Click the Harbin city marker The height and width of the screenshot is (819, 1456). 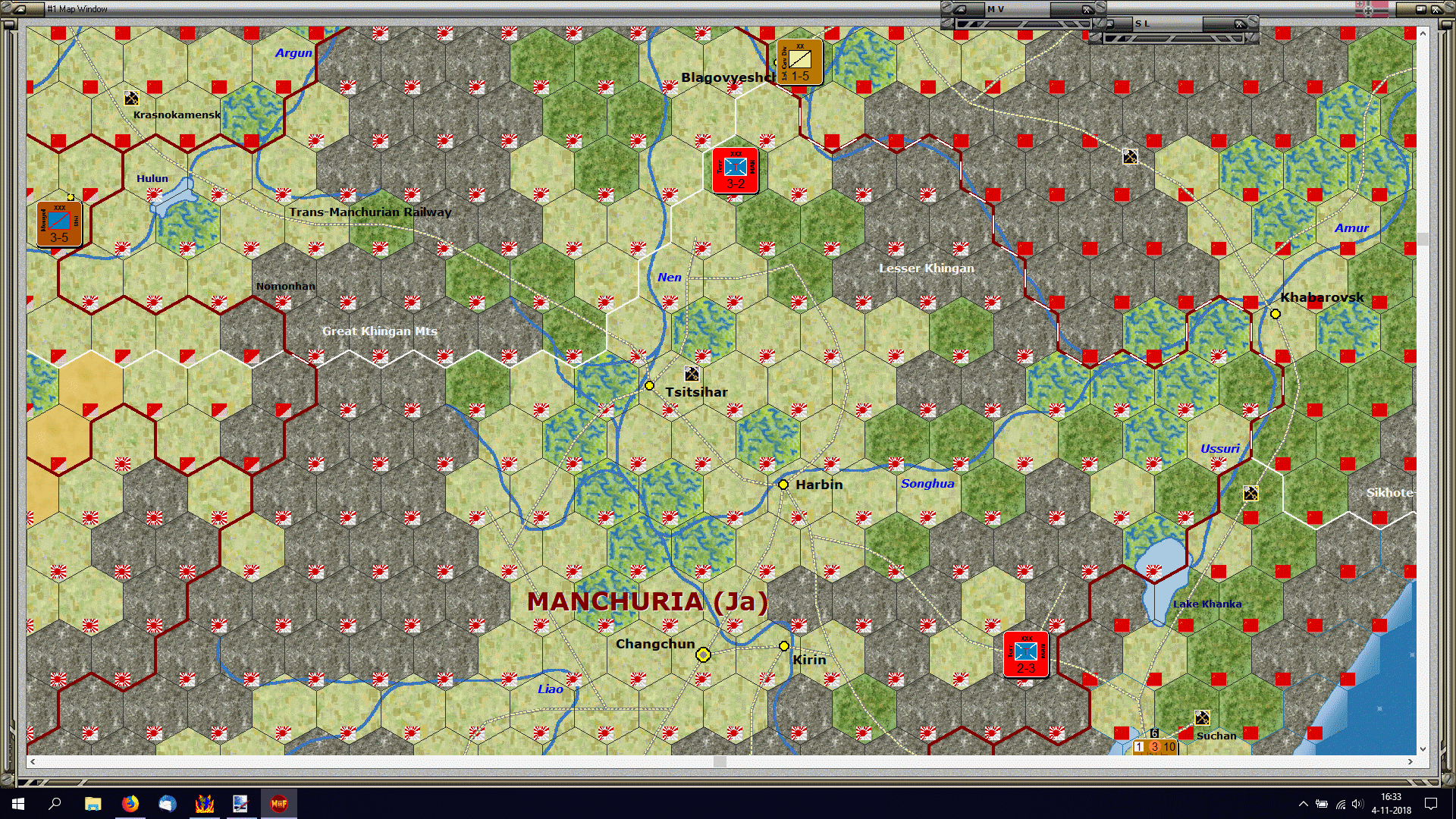click(x=783, y=485)
